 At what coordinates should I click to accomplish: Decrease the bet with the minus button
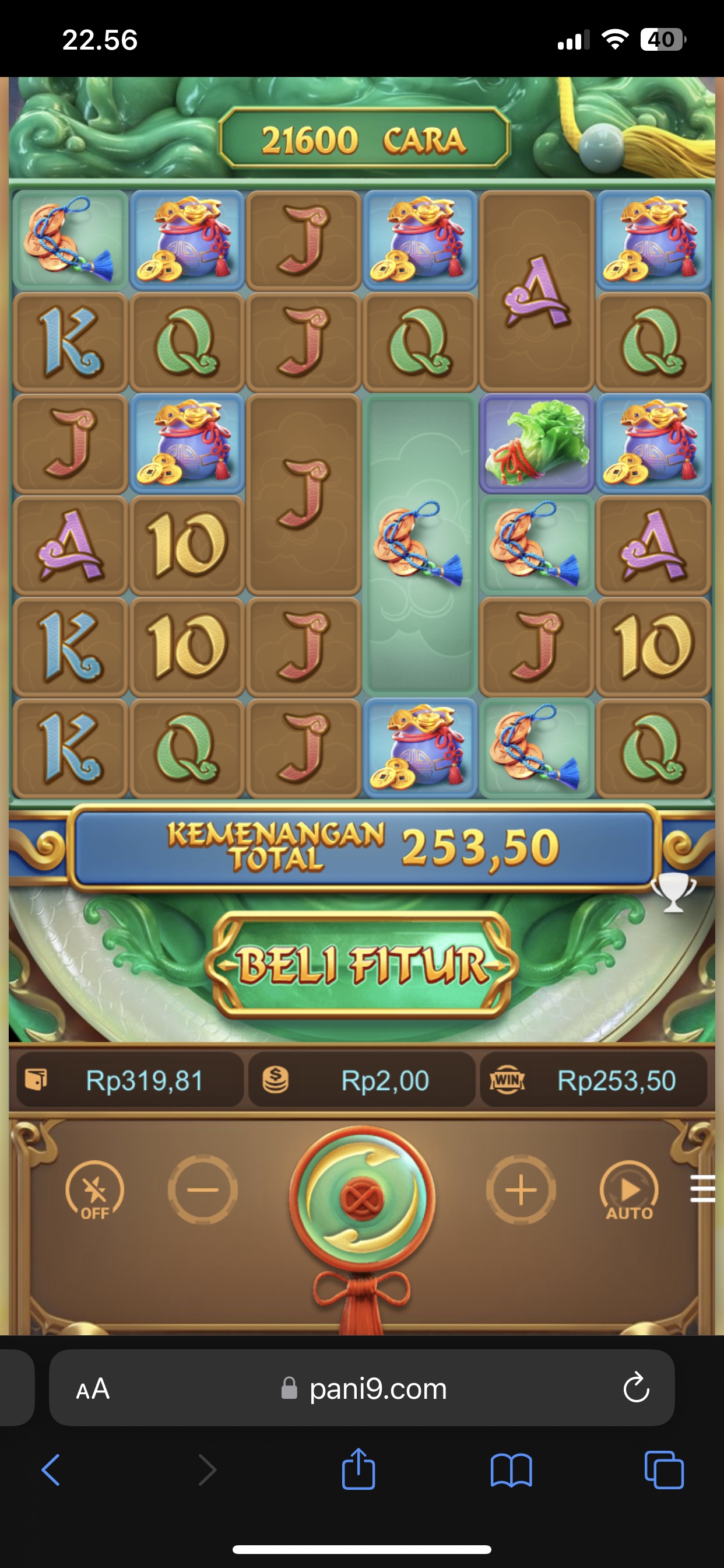pyautogui.click(x=203, y=1189)
